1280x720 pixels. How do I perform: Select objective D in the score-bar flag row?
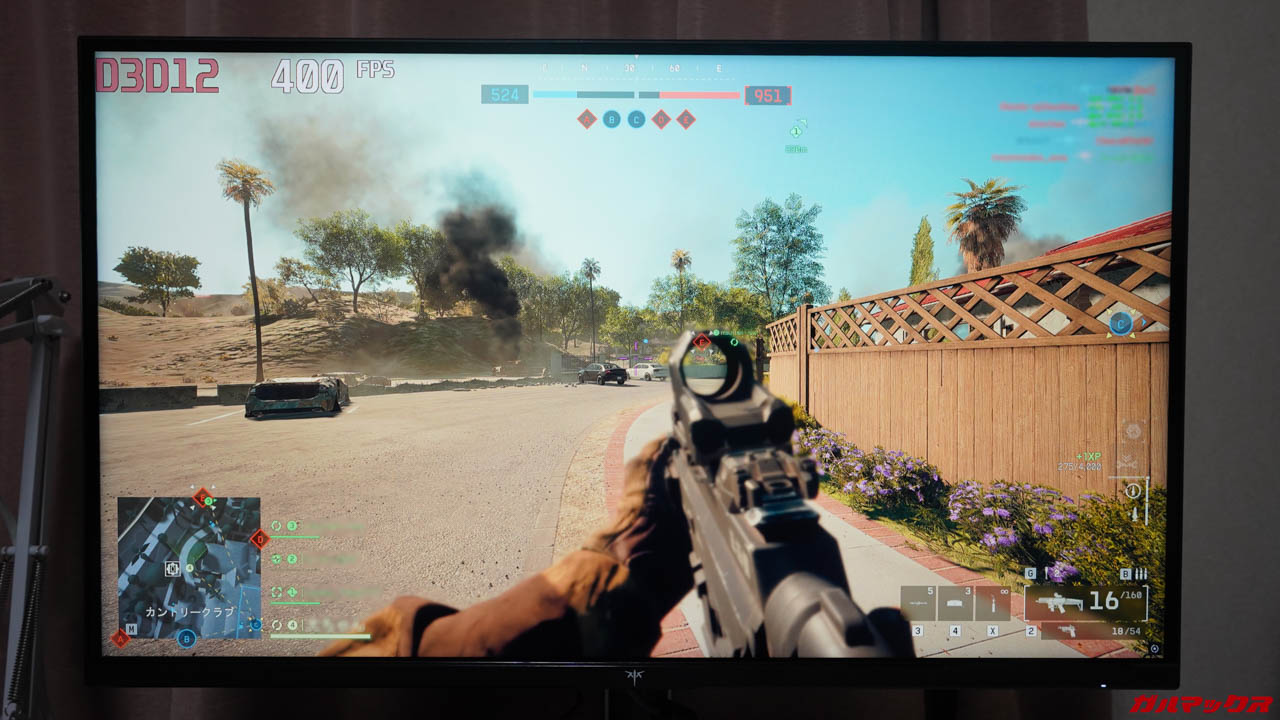(661, 120)
